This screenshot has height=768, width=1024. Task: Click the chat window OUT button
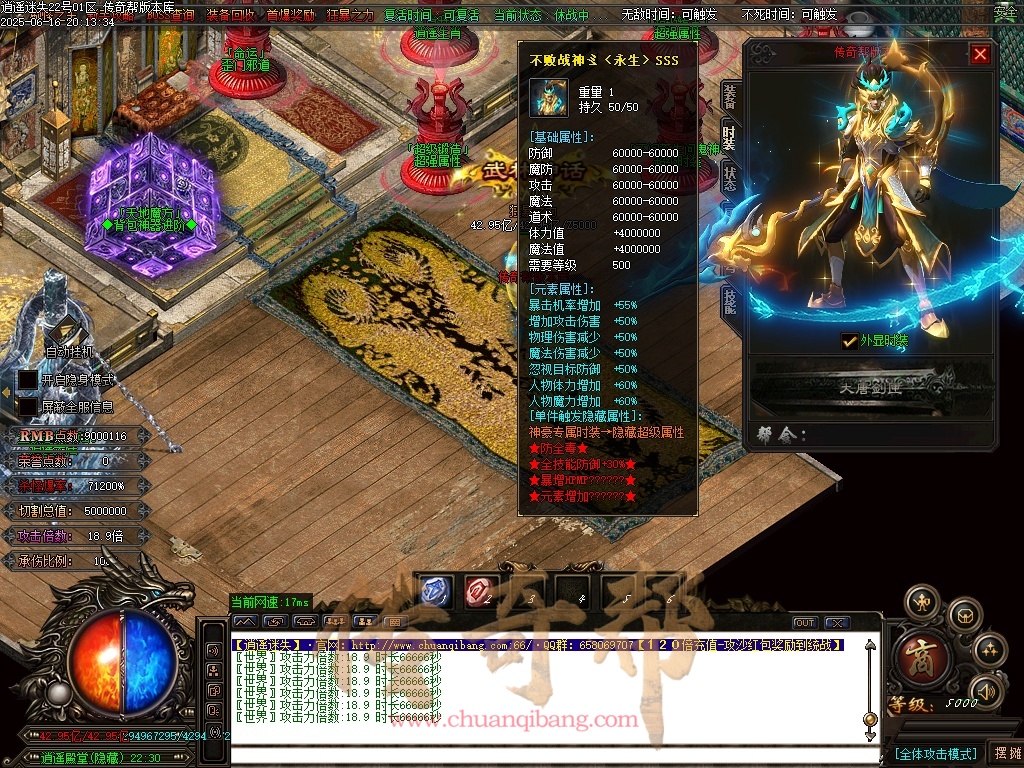click(x=805, y=623)
